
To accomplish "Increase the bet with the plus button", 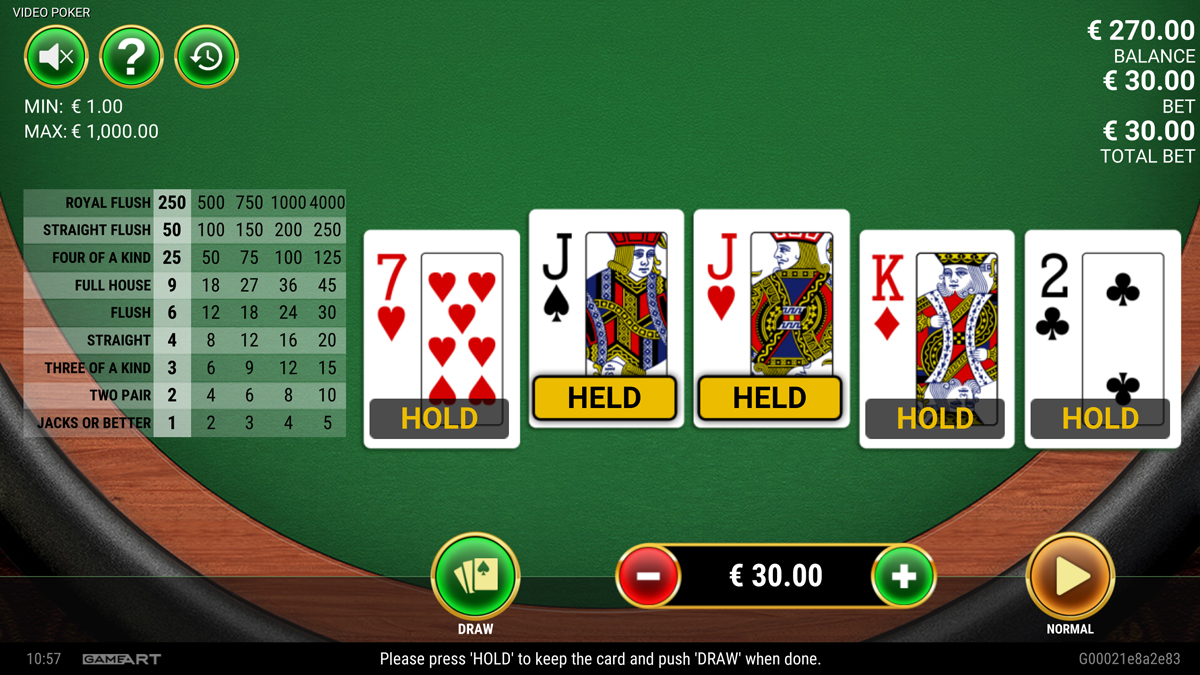I will [903, 576].
